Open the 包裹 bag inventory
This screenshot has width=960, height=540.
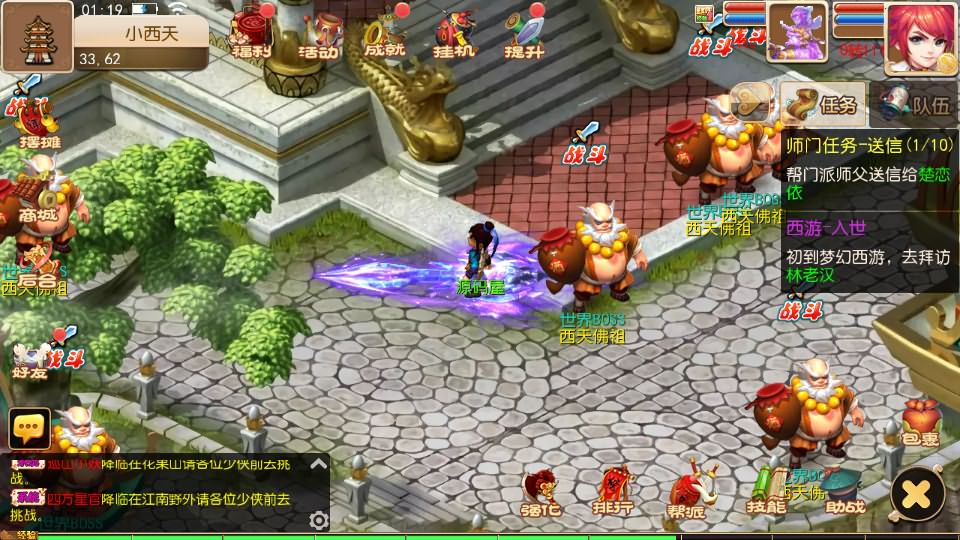(x=919, y=422)
